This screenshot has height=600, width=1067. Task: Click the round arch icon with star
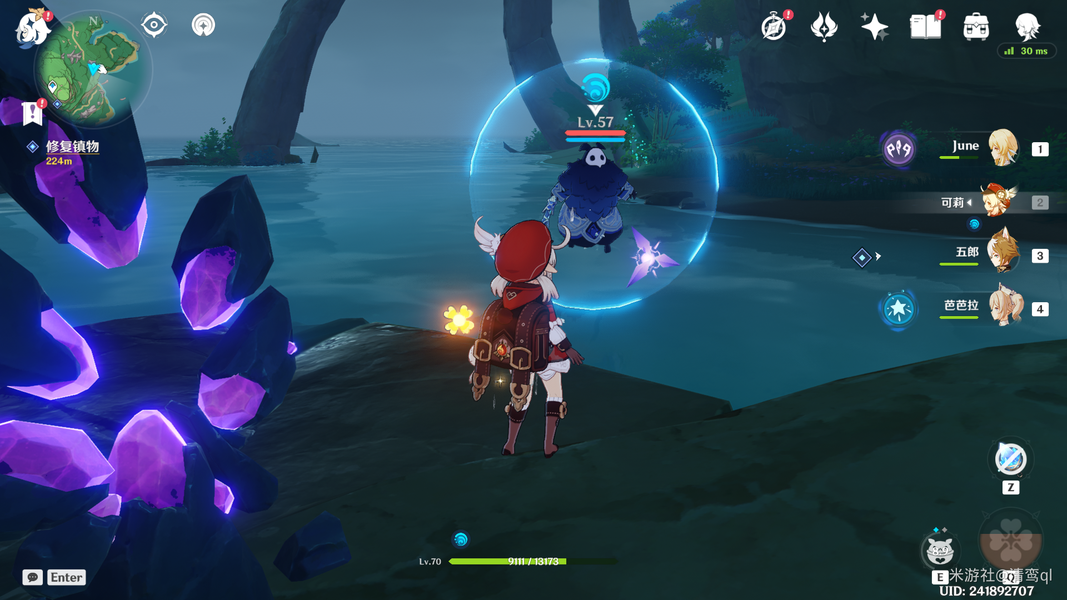click(x=203, y=25)
